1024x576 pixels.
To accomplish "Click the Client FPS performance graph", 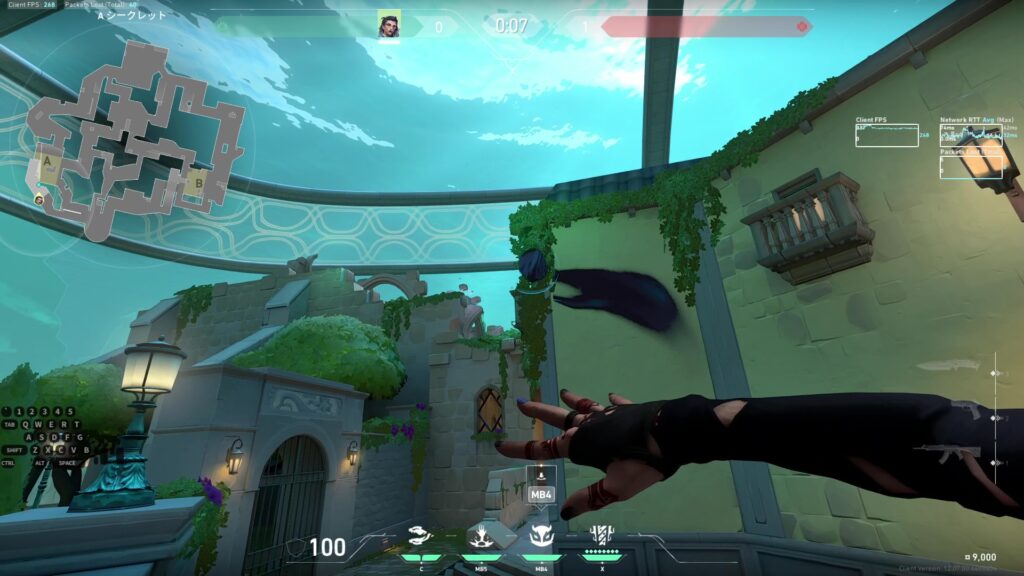I will click(886, 135).
